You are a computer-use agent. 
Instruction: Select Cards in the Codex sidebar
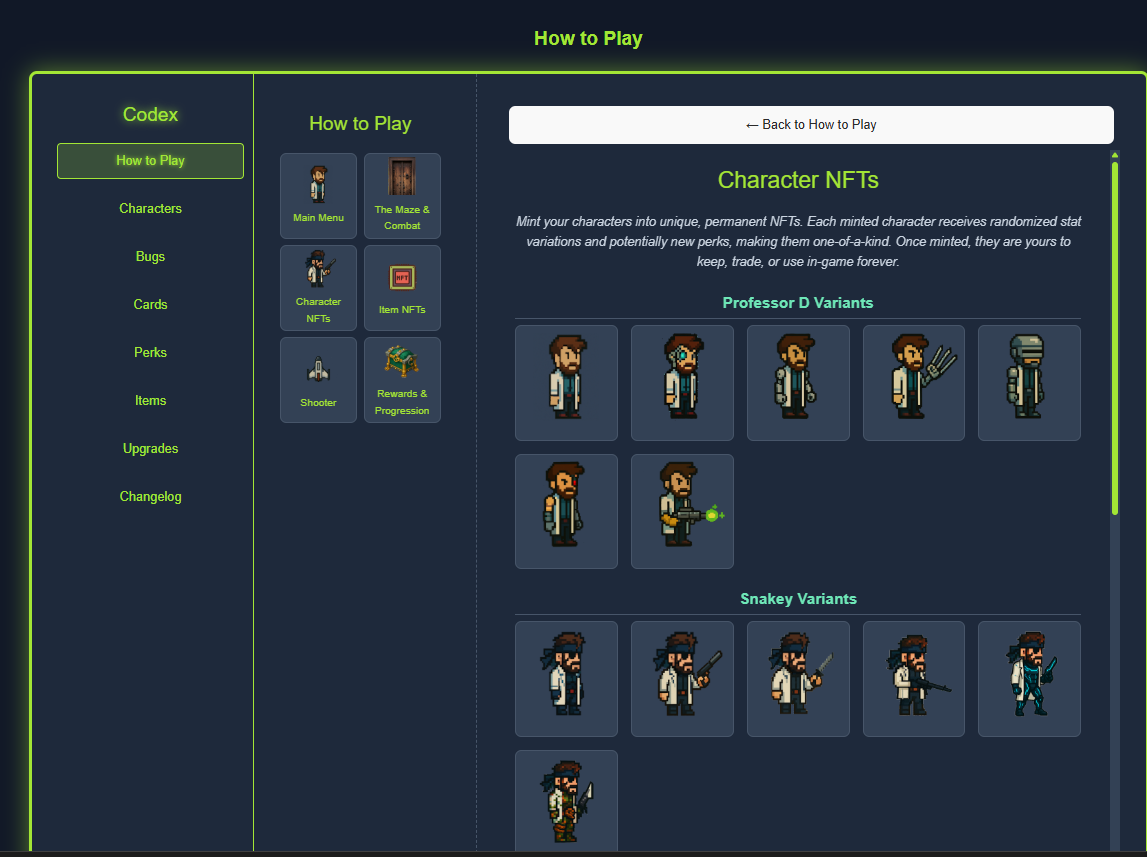[150, 305]
